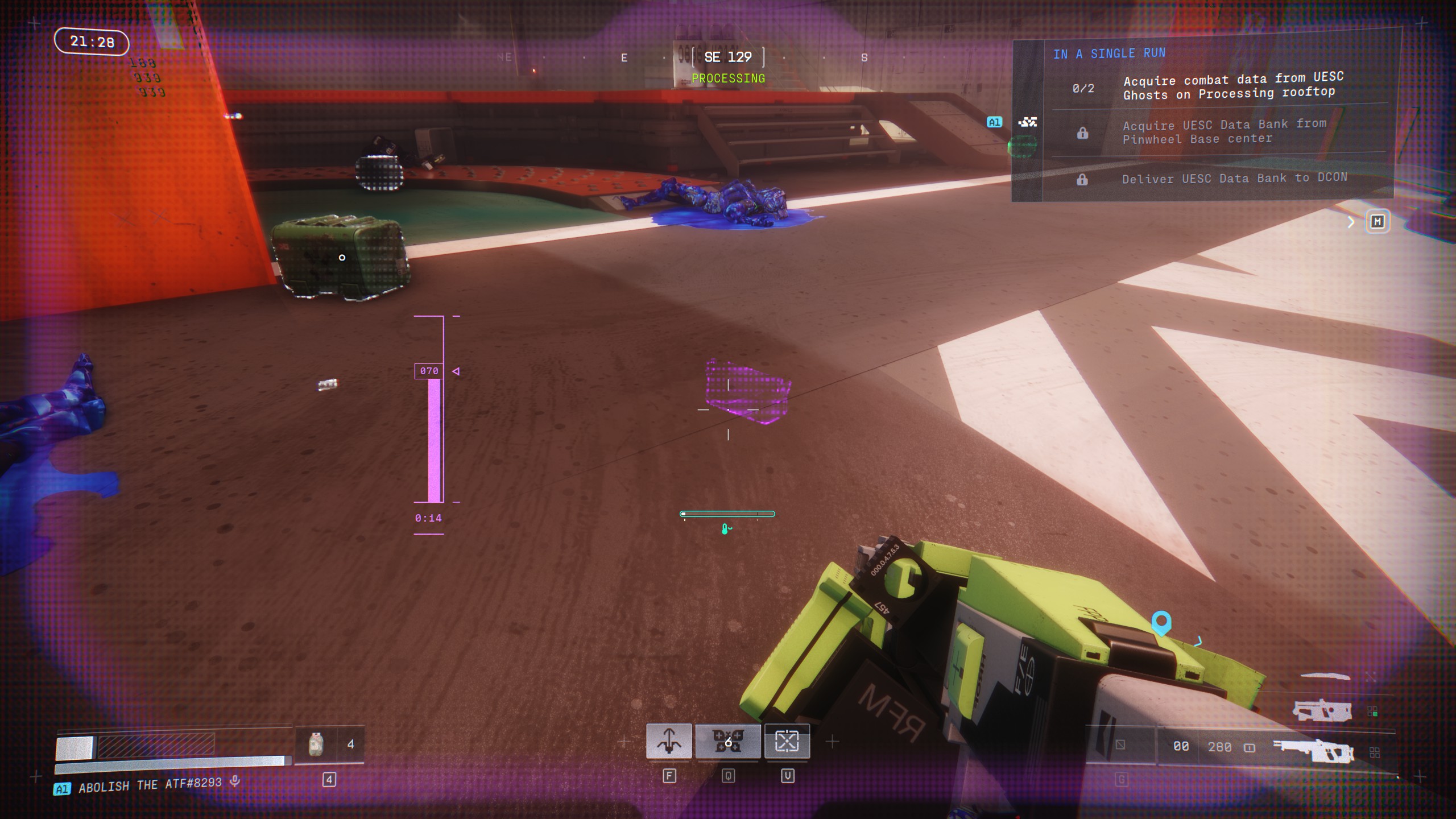Image resolution: width=1456 pixels, height=819 pixels.
Task: Click the blue waypoint map marker
Action: coord(1161,622)
